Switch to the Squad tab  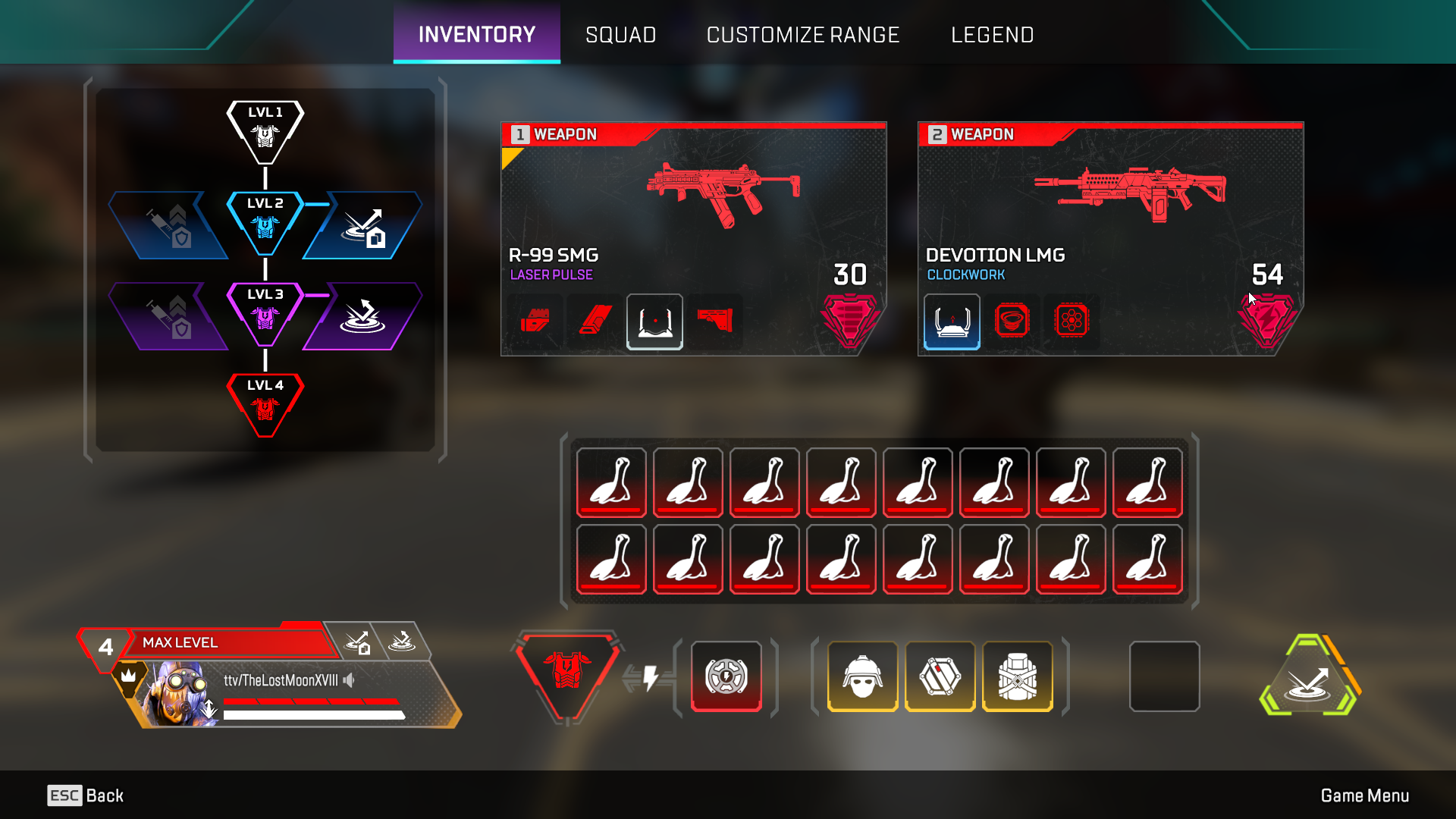(x=620, y=35)
